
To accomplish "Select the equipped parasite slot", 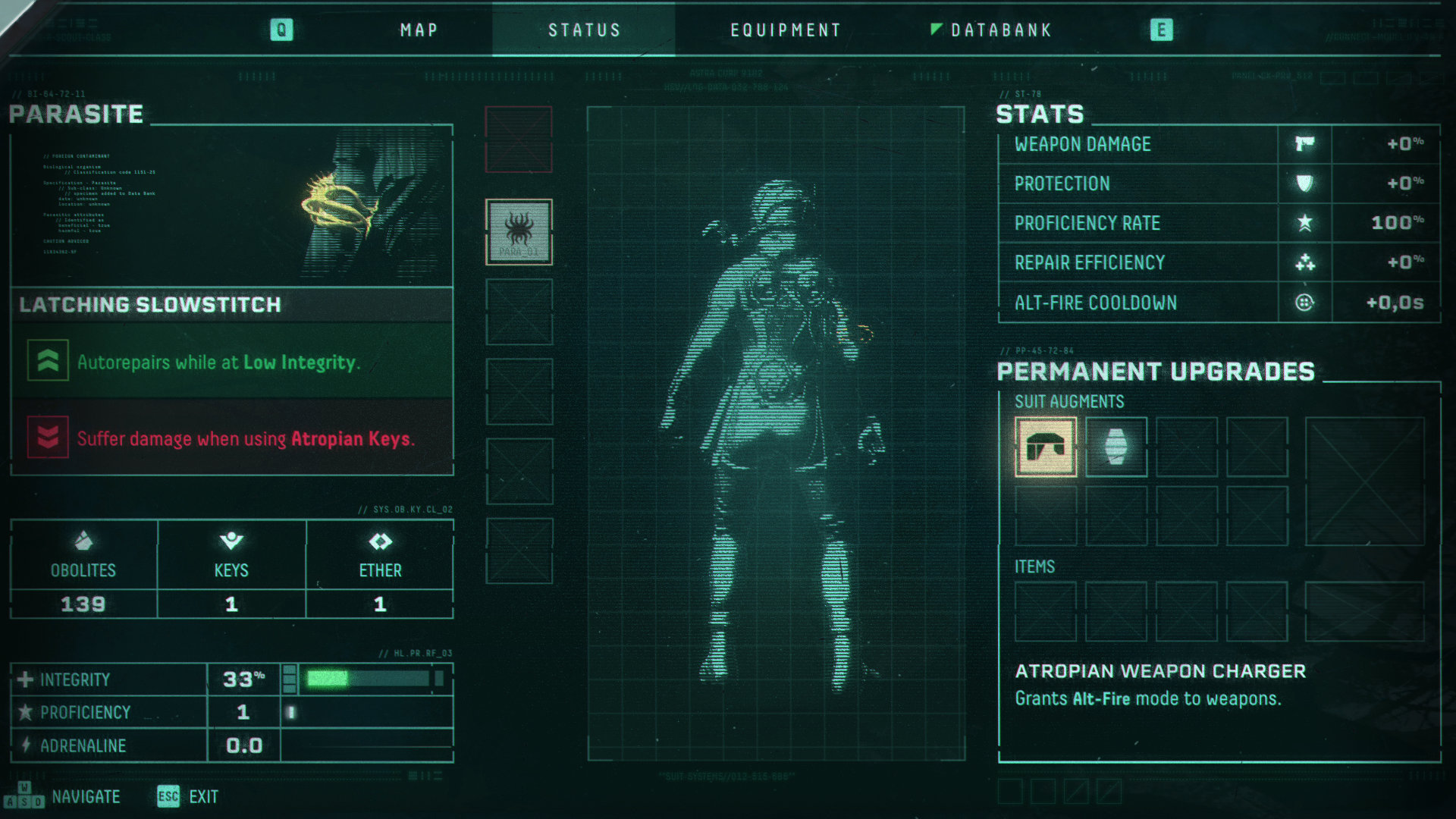I will 519,232.
